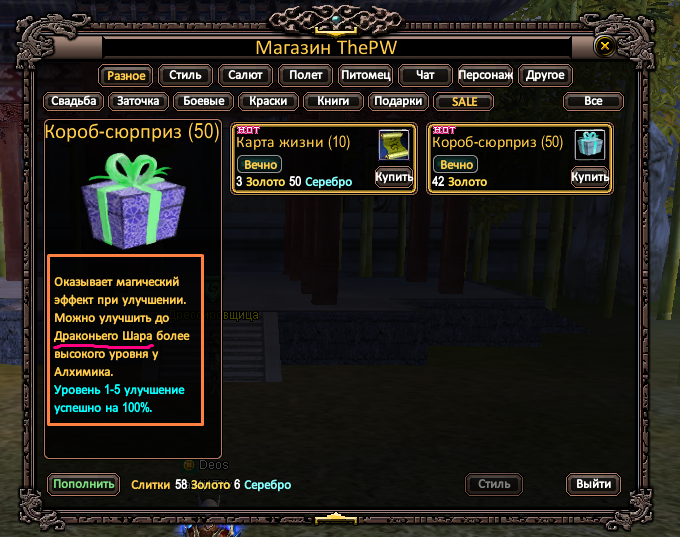The height and width of the screenshot is (537, 680).
Task: Show the Заточка subcategory
Action: pos(139,101)
